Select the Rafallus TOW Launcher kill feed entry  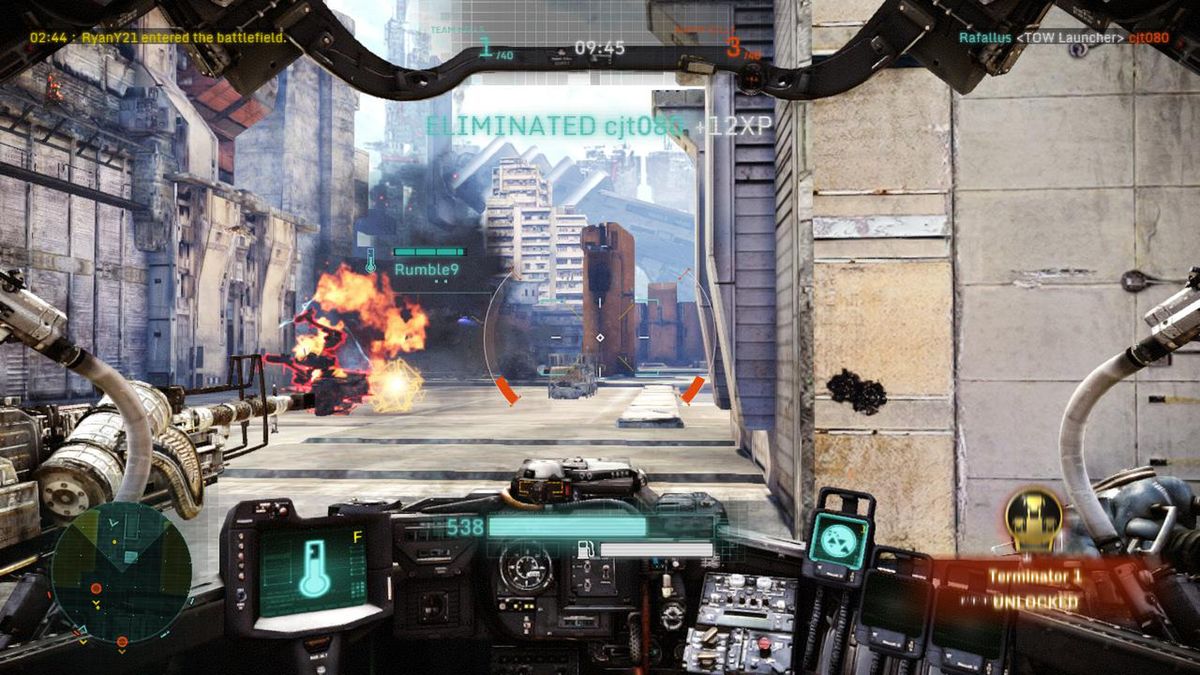point(1063,38)
